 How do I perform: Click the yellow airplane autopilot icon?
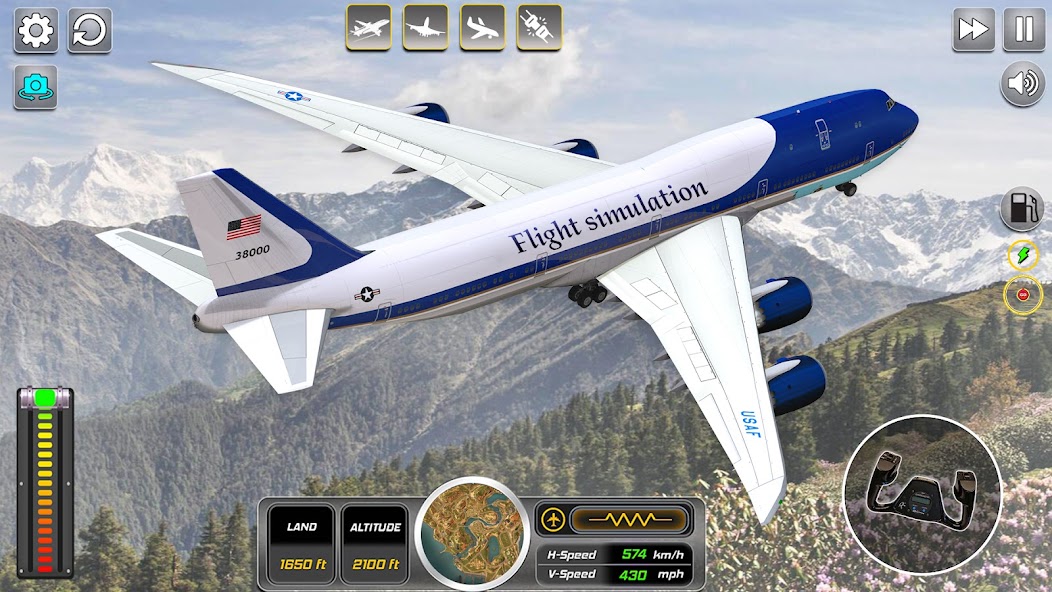552,519
